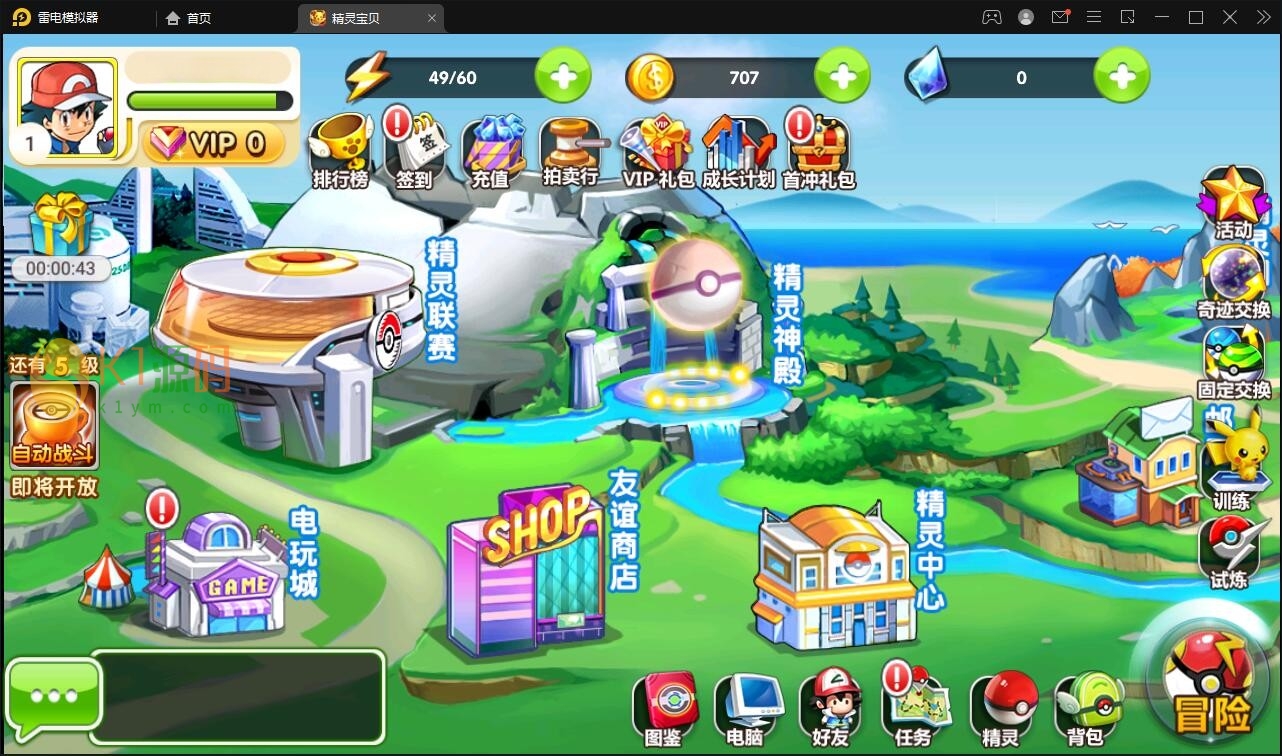
Task: Close the 精灵宝贝 emulator tab
Action: [432, 18]
